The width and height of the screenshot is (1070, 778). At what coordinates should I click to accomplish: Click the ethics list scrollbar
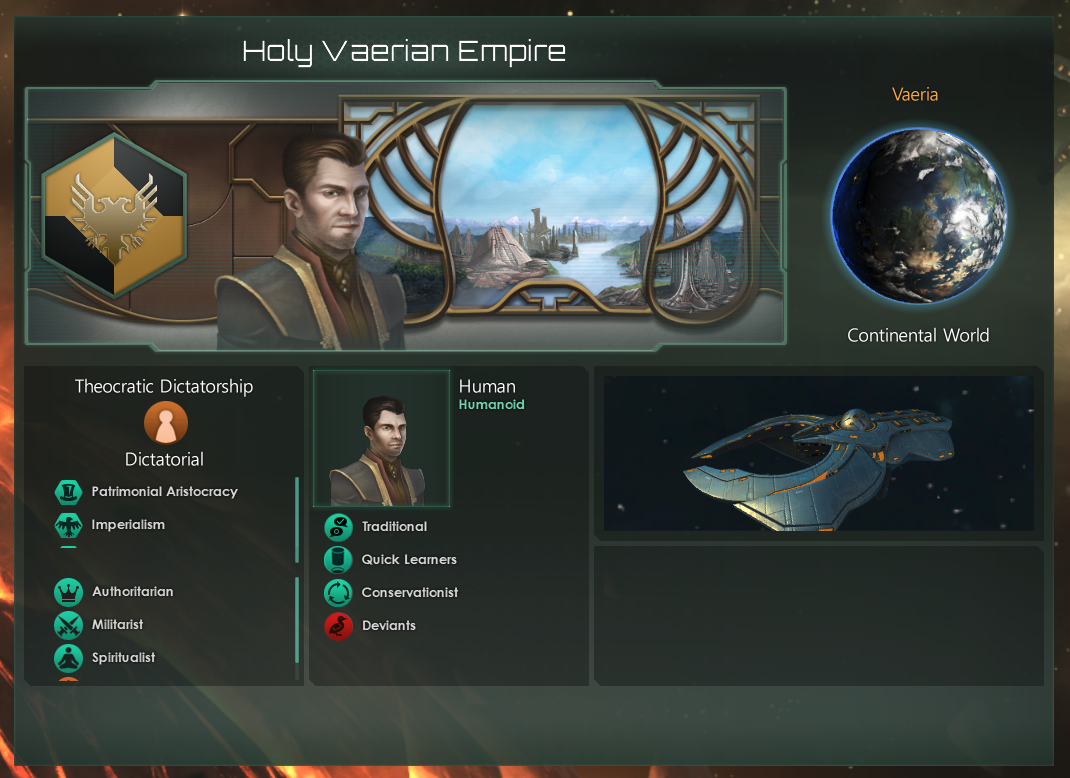coord(297,620)
